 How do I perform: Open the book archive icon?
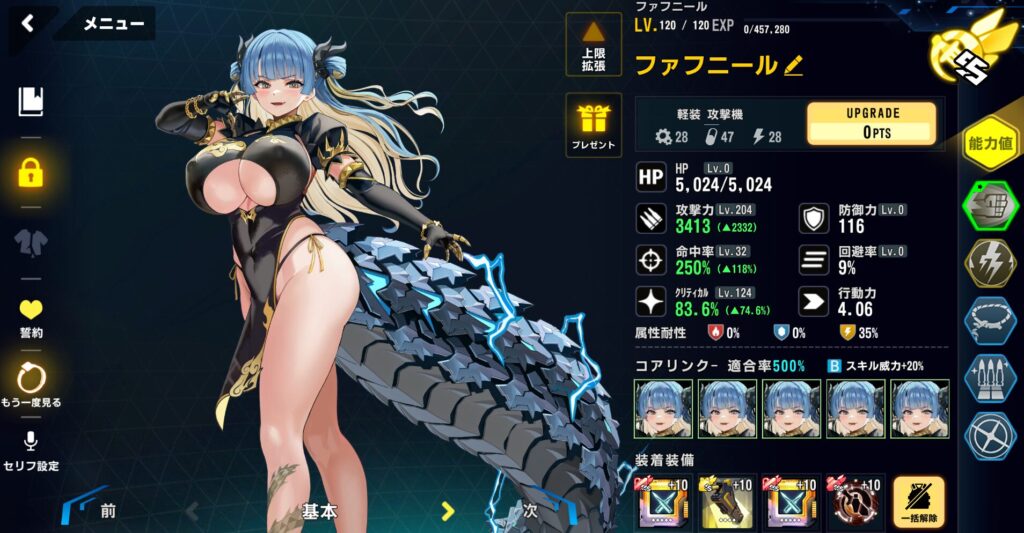click(x=31, y=101)
